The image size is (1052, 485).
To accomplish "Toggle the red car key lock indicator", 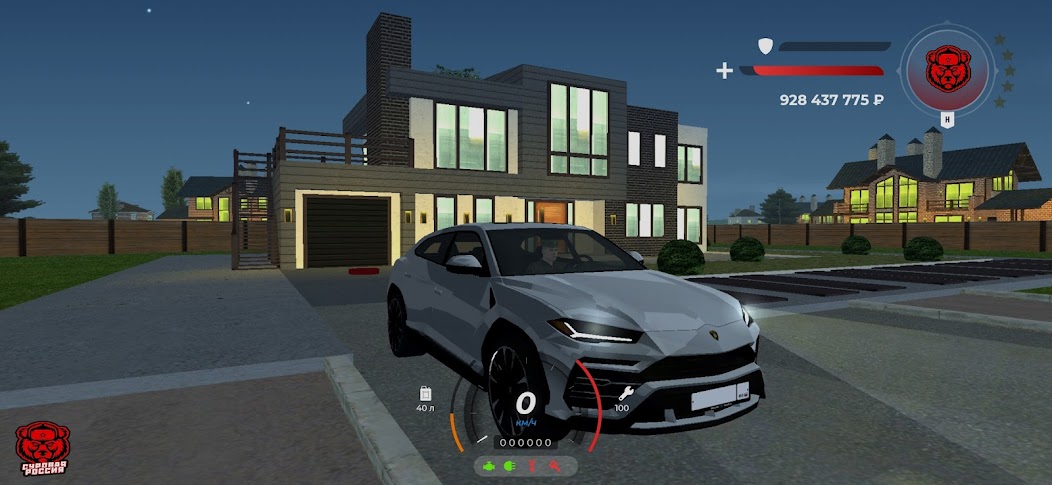I will point(553,466).
